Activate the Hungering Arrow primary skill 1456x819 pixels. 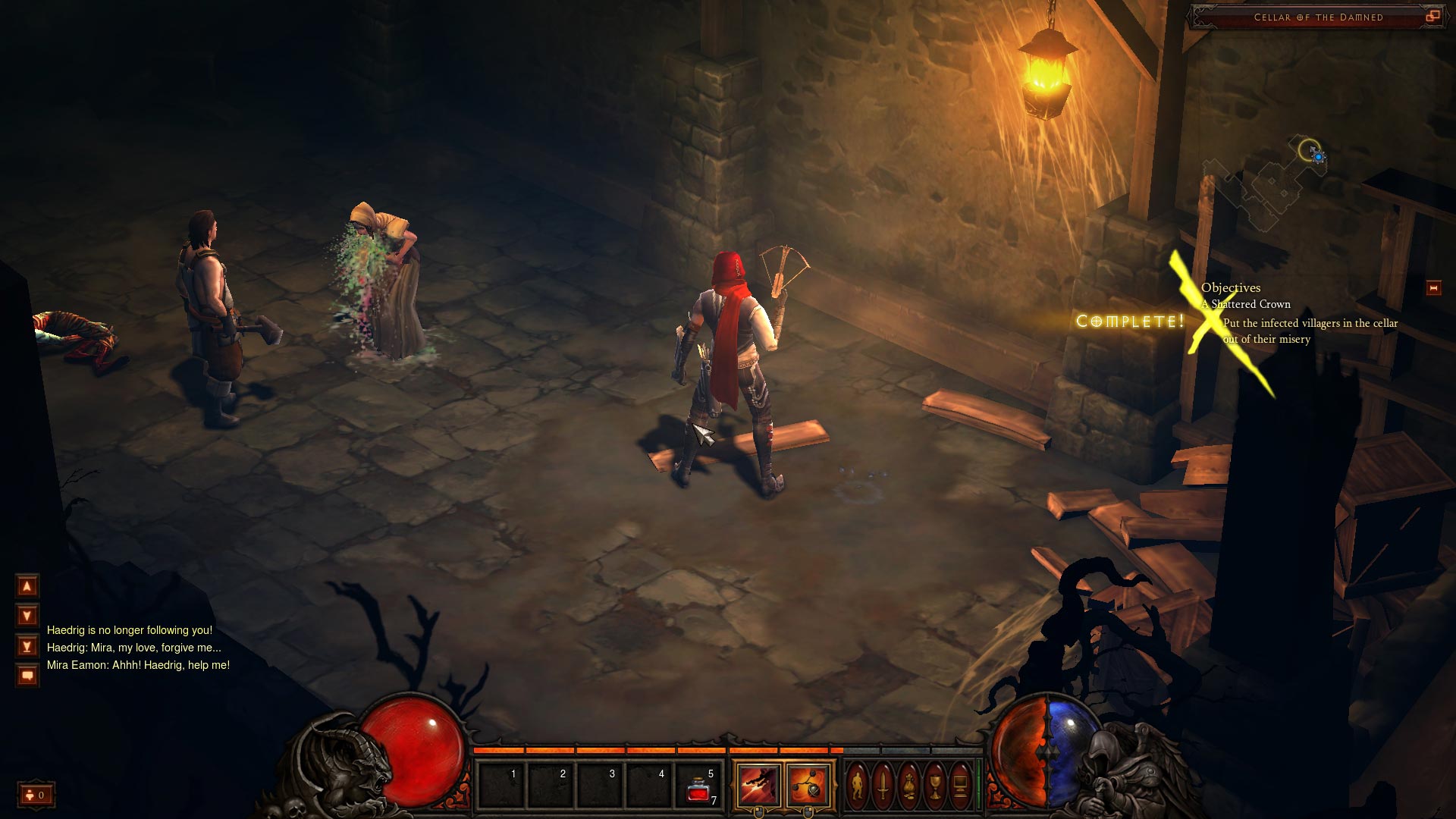759,786
